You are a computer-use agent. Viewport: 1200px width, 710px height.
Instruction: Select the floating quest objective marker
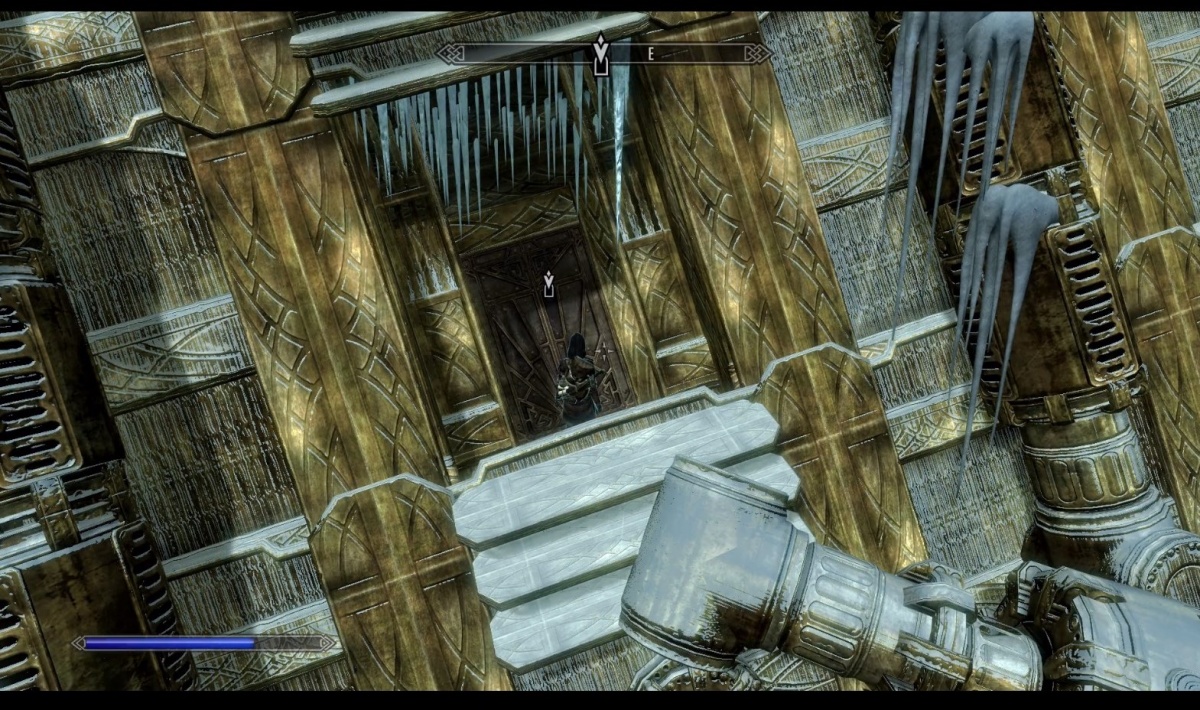coord(548,285)
